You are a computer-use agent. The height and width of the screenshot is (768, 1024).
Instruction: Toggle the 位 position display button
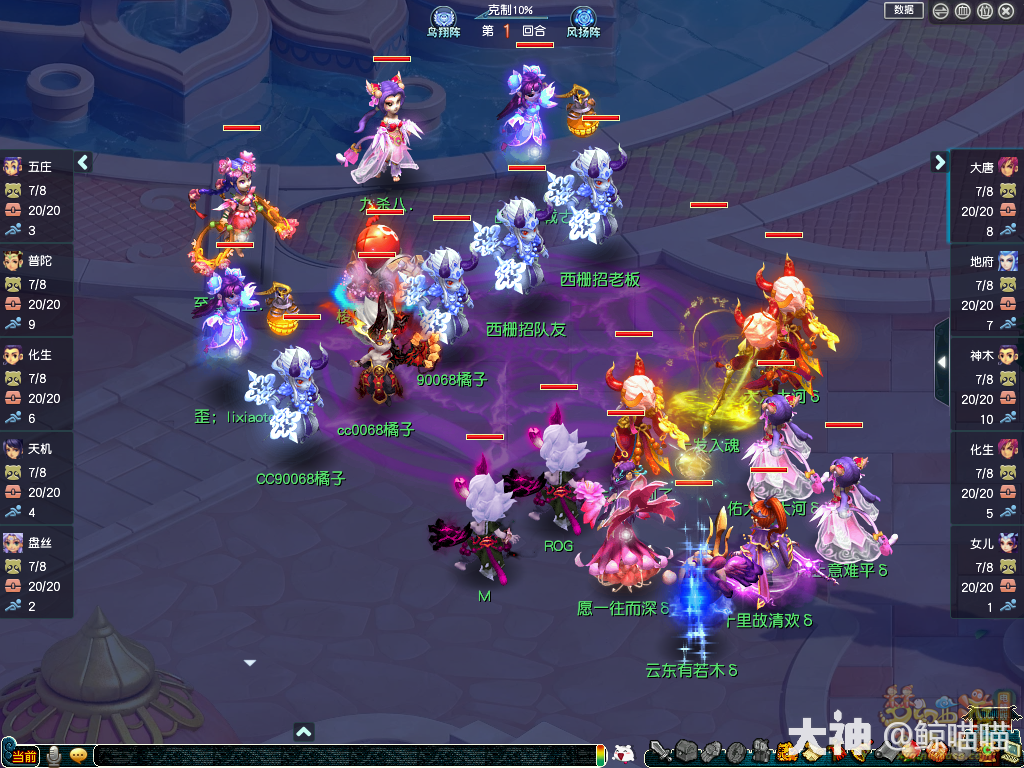[985, 11]
